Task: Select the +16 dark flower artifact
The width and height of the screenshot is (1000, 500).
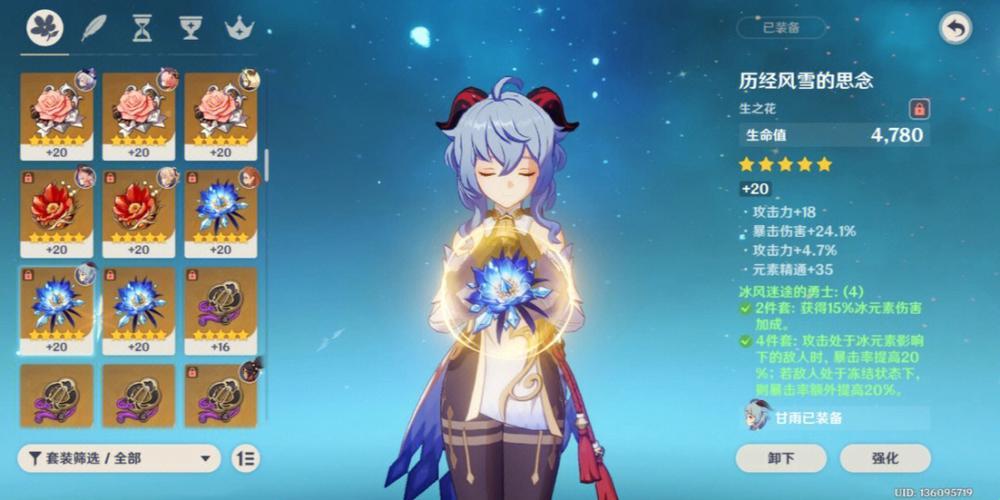Action: coord(220,310)
